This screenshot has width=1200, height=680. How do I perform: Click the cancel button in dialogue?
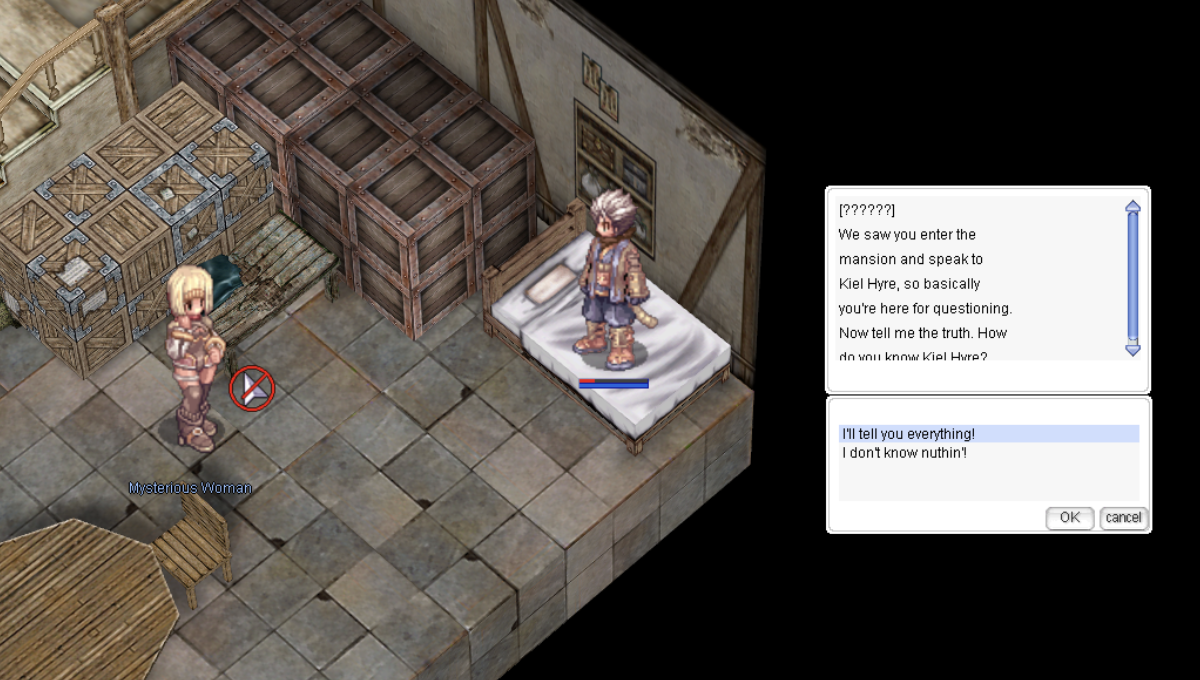pos(1123,518)
